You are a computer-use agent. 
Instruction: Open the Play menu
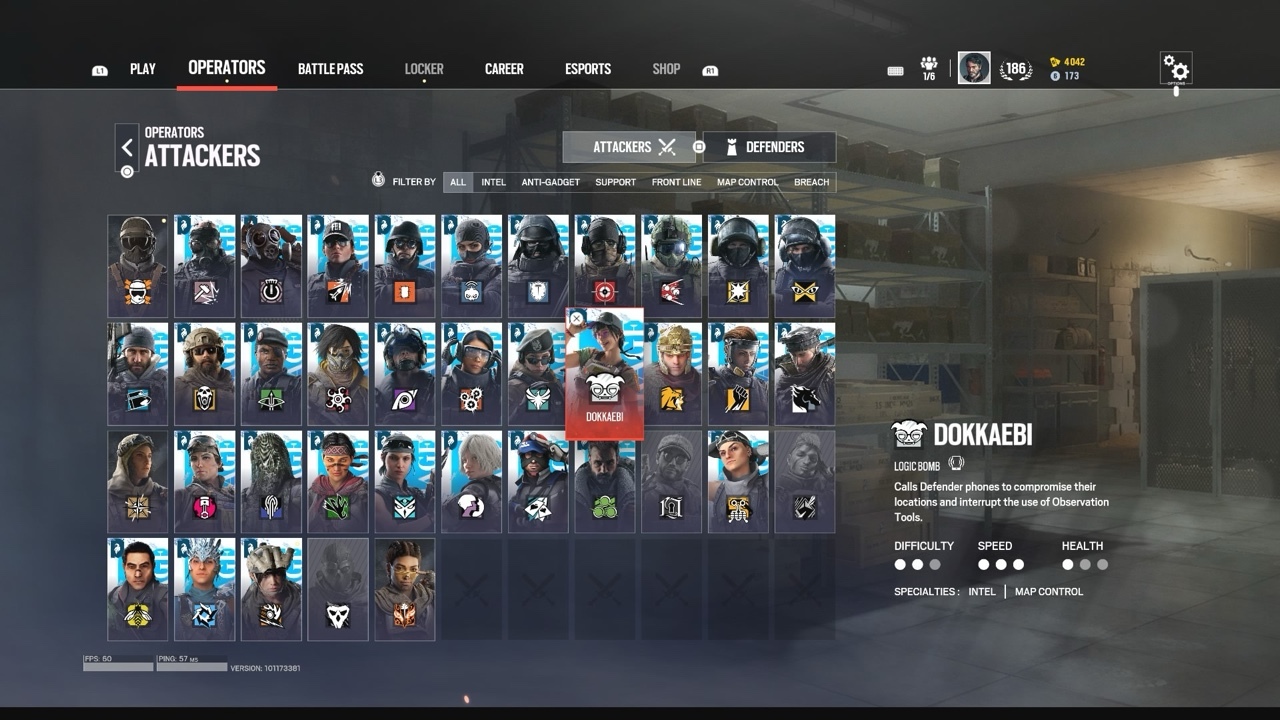click(142, 69)
